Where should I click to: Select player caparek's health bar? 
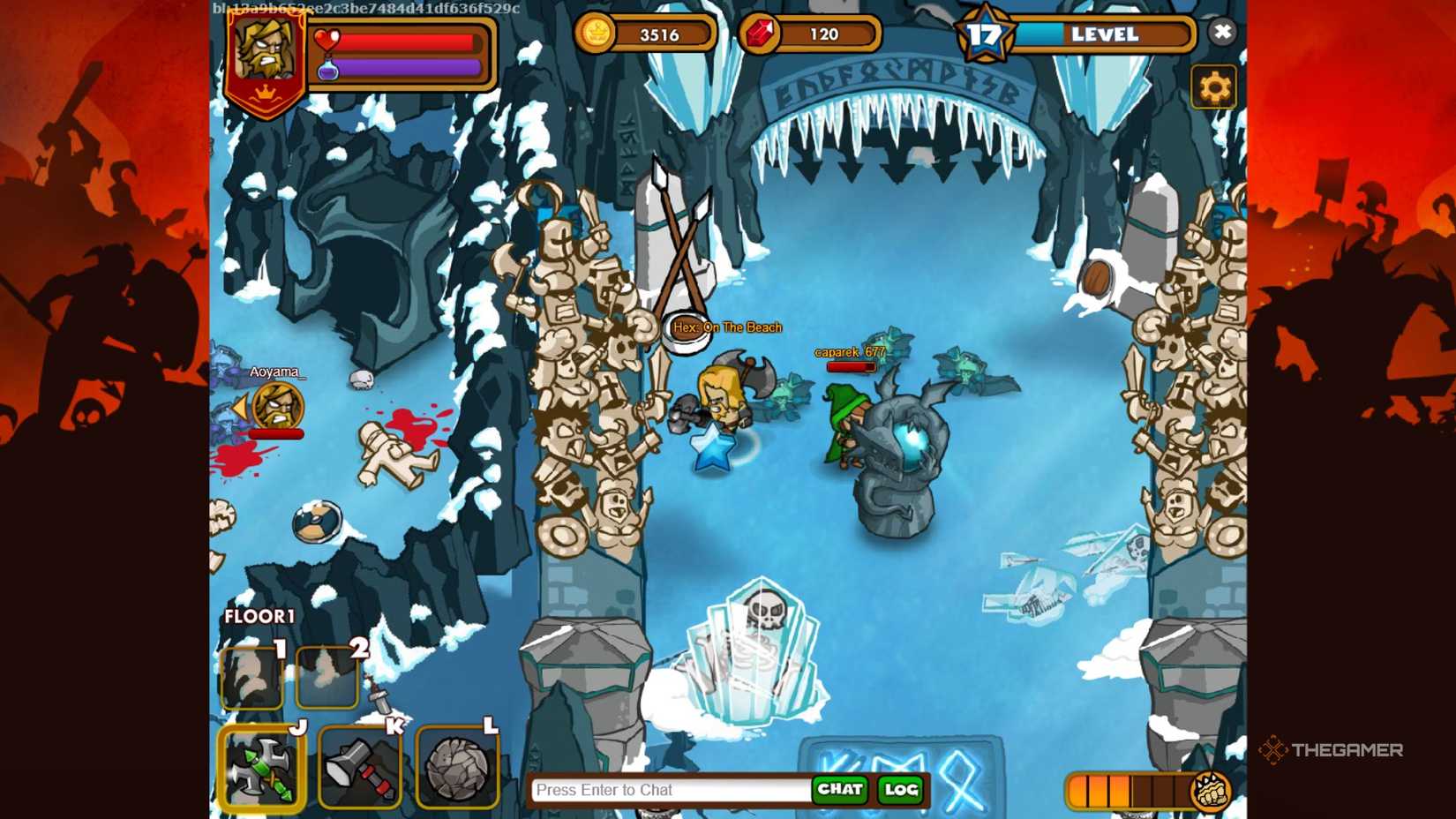pyautogui.click(x=852, y=366)
